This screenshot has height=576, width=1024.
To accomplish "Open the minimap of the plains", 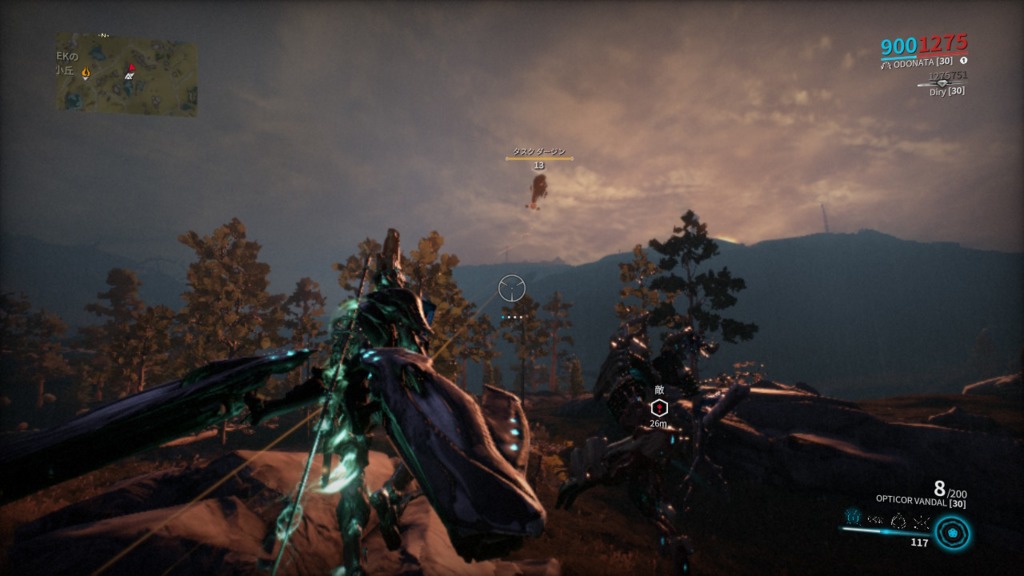I will [x=126, y=76].
